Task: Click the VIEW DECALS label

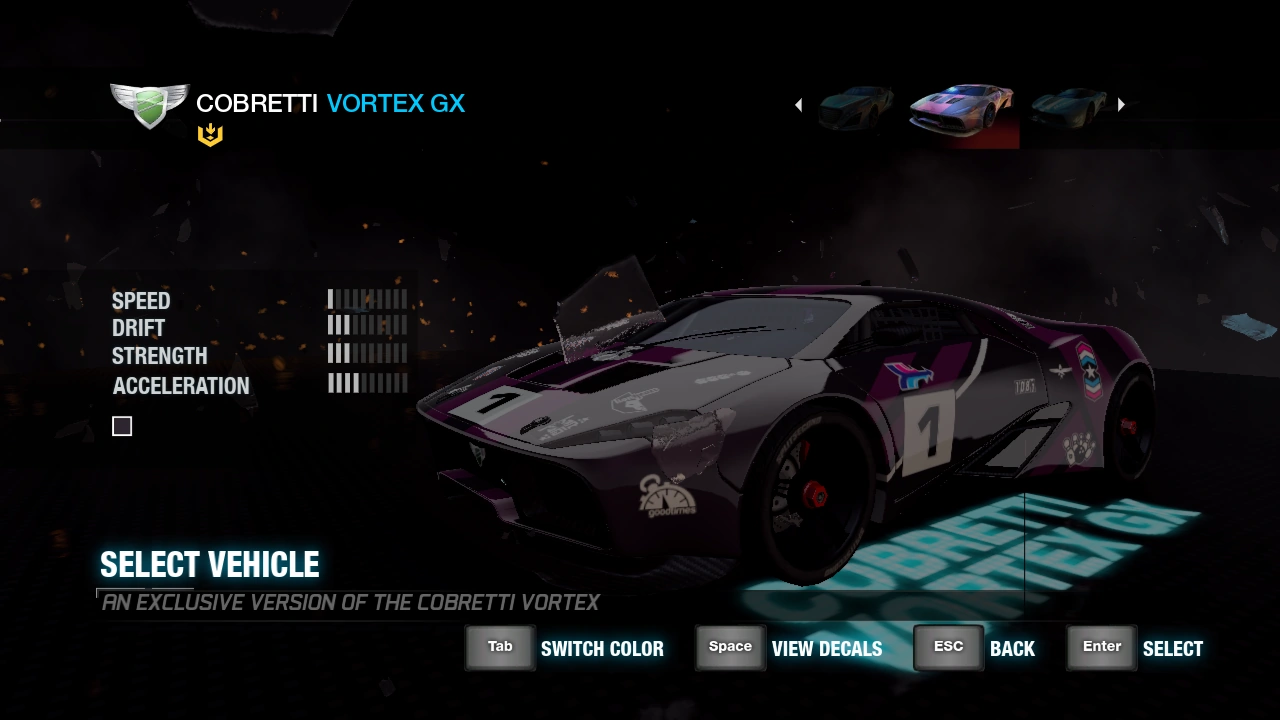Action: point(827,648)
